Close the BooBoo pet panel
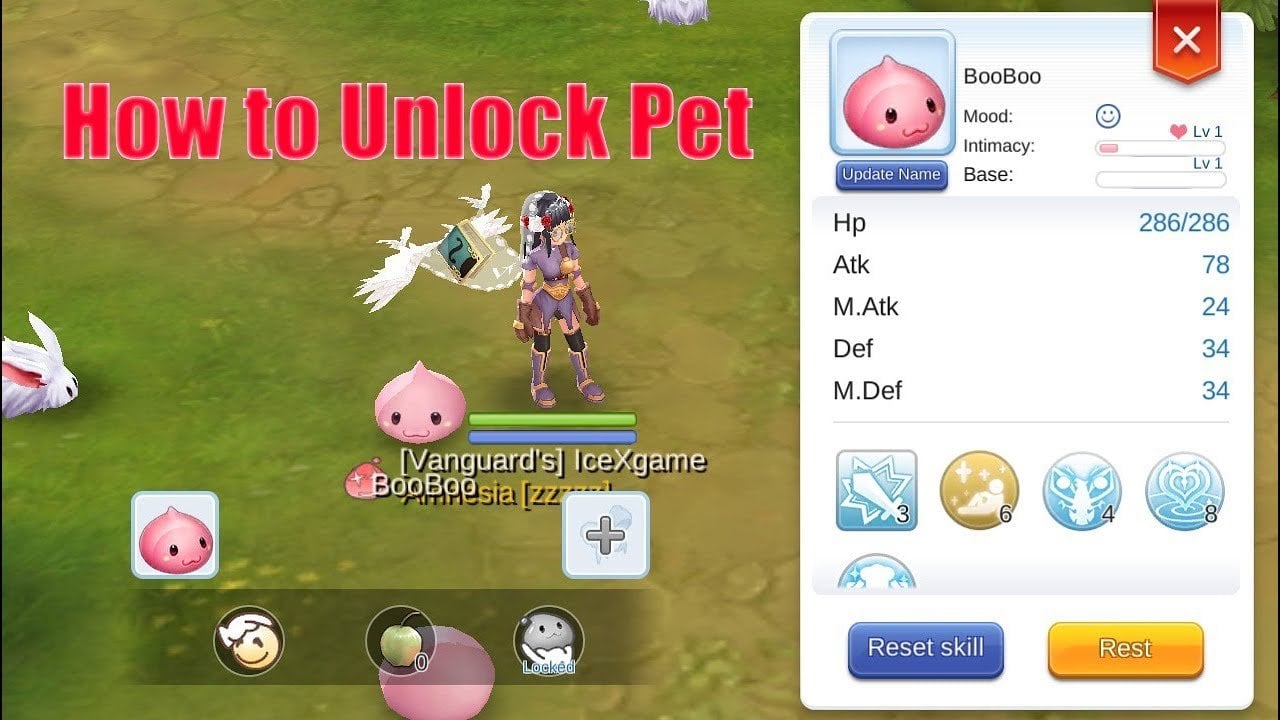This screenshot has height=720, width=1280. point(1186,40)
